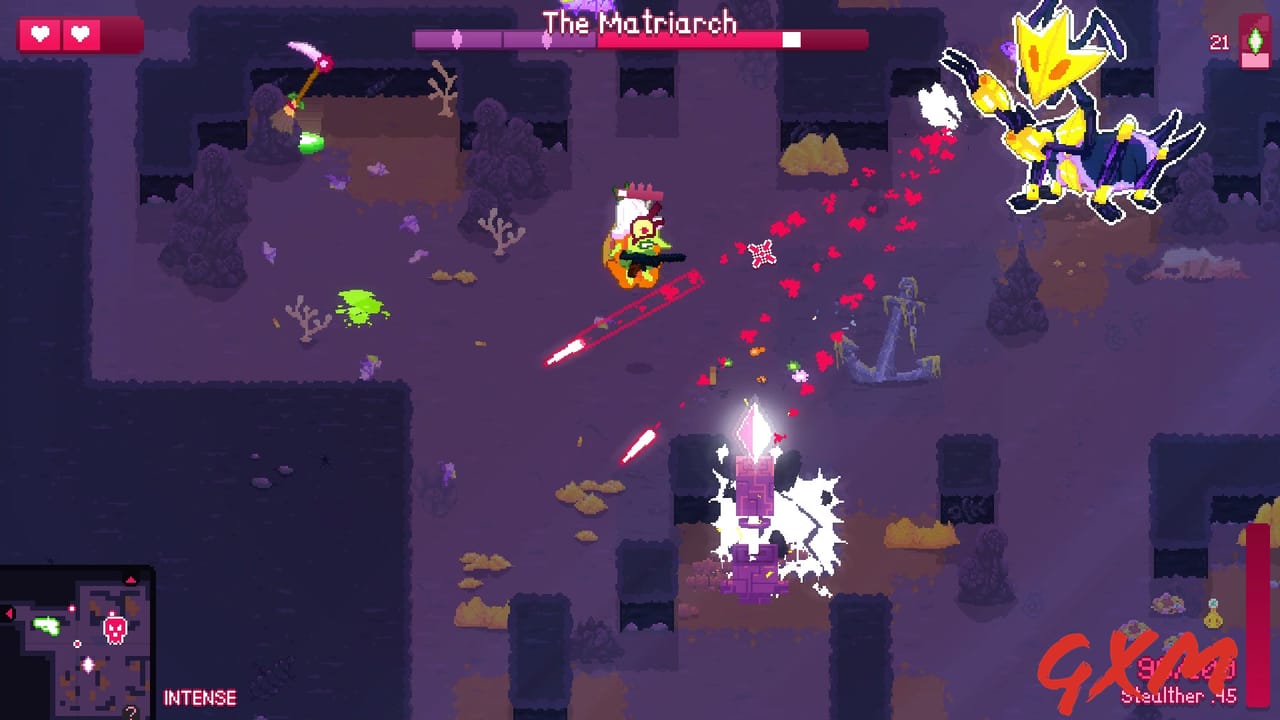Click the skull icon on the minimap

click(x=113, y=630)
